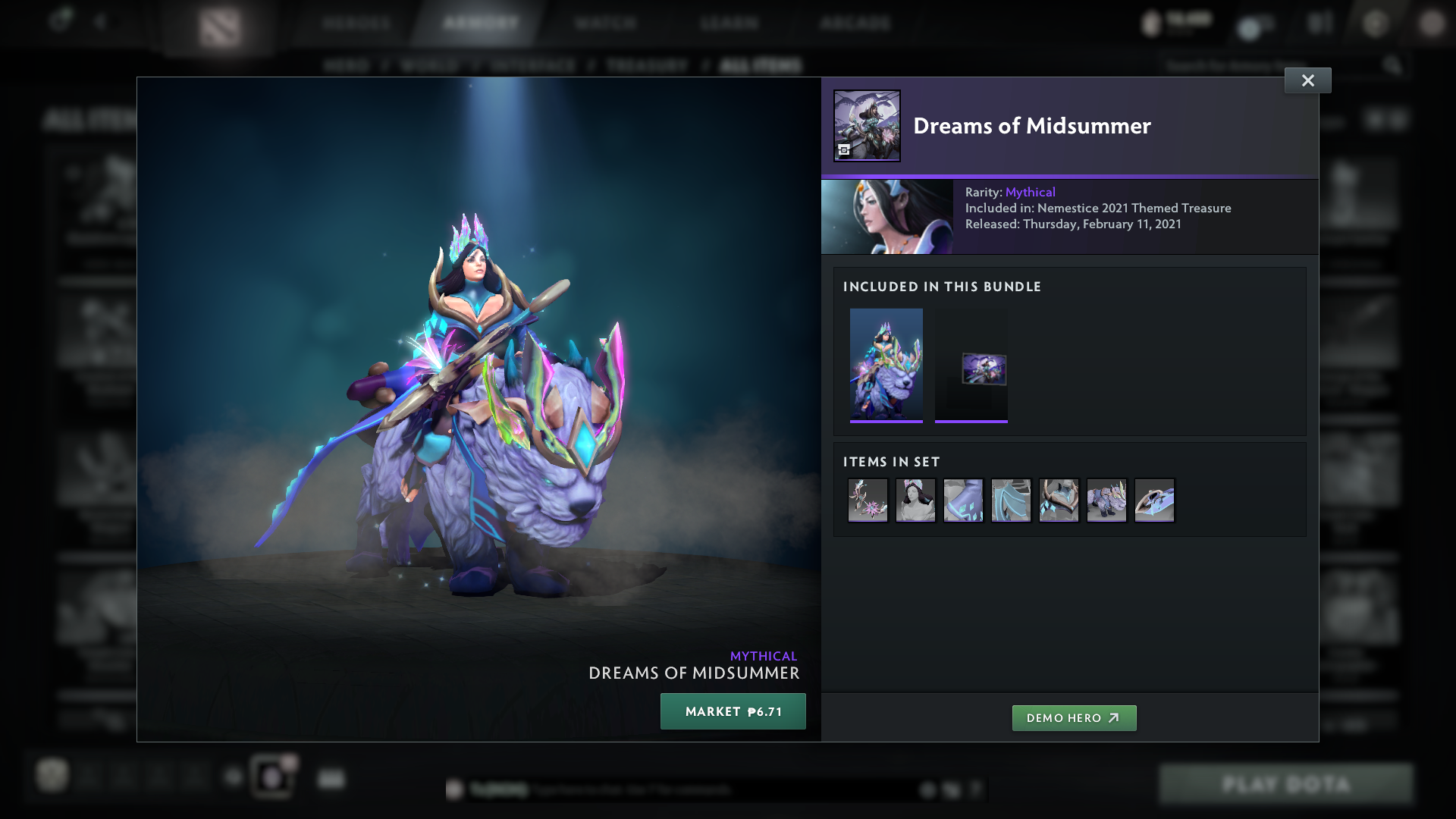Launch Demo Hero for this set
This screenshot has height=819, width=1456.
1074,718
